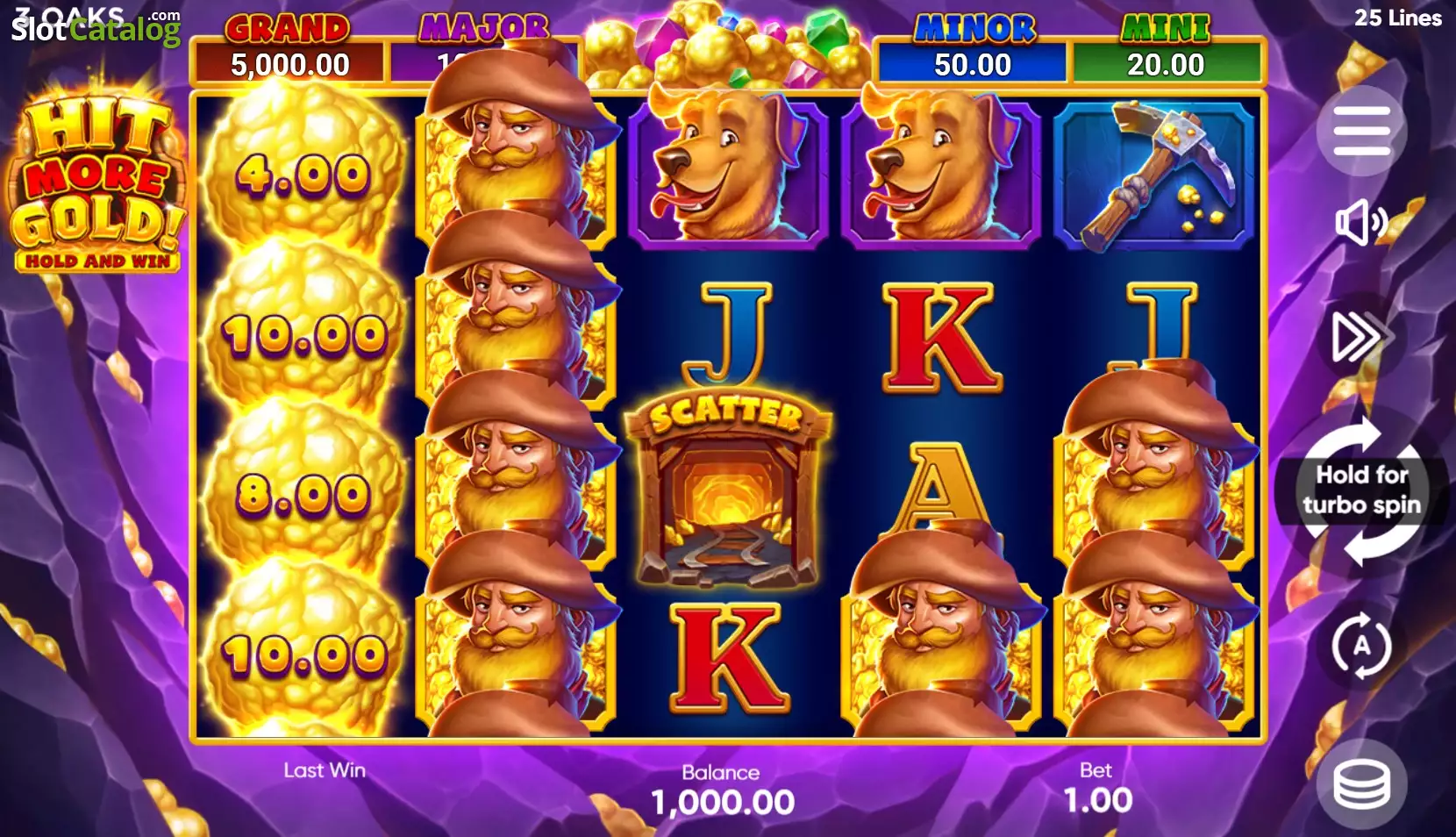Click the SlotCatalog logo link
The width and height of the screenshot is (1456, 837).
point(95,29)
